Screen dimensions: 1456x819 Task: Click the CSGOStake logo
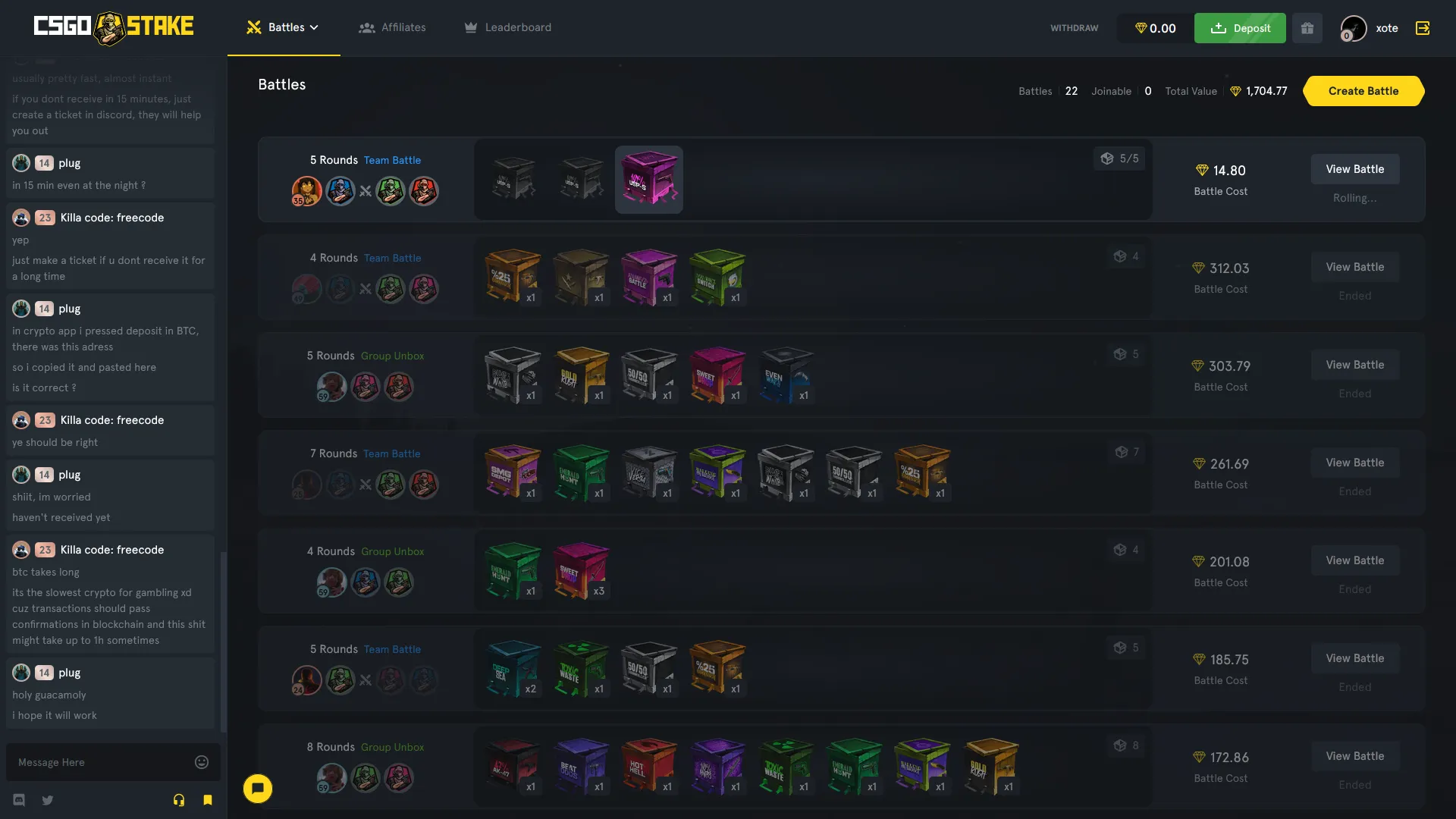(x=114, y=27)
